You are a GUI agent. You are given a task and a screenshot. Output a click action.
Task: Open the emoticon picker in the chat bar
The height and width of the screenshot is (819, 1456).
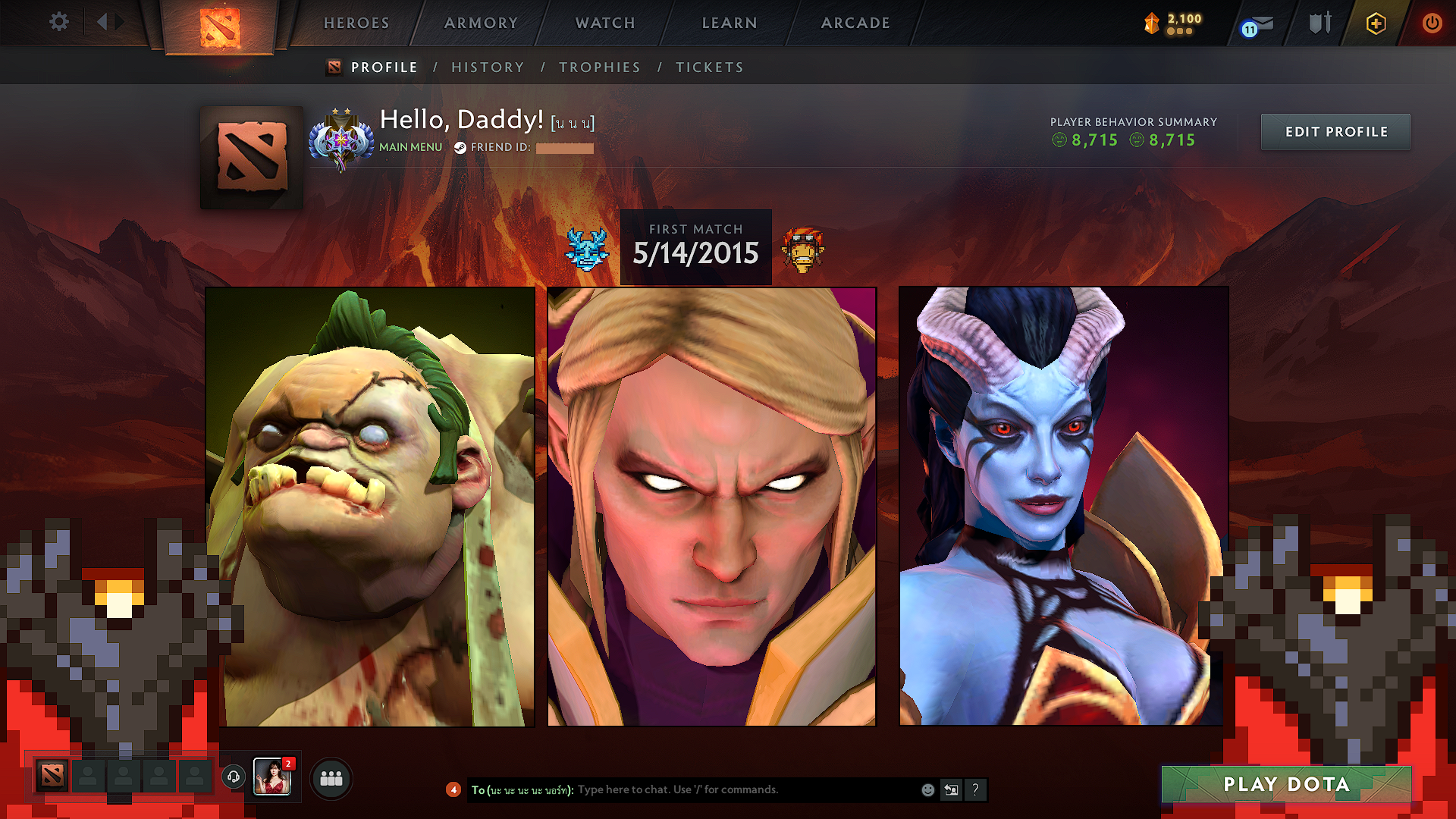(927, 789)
